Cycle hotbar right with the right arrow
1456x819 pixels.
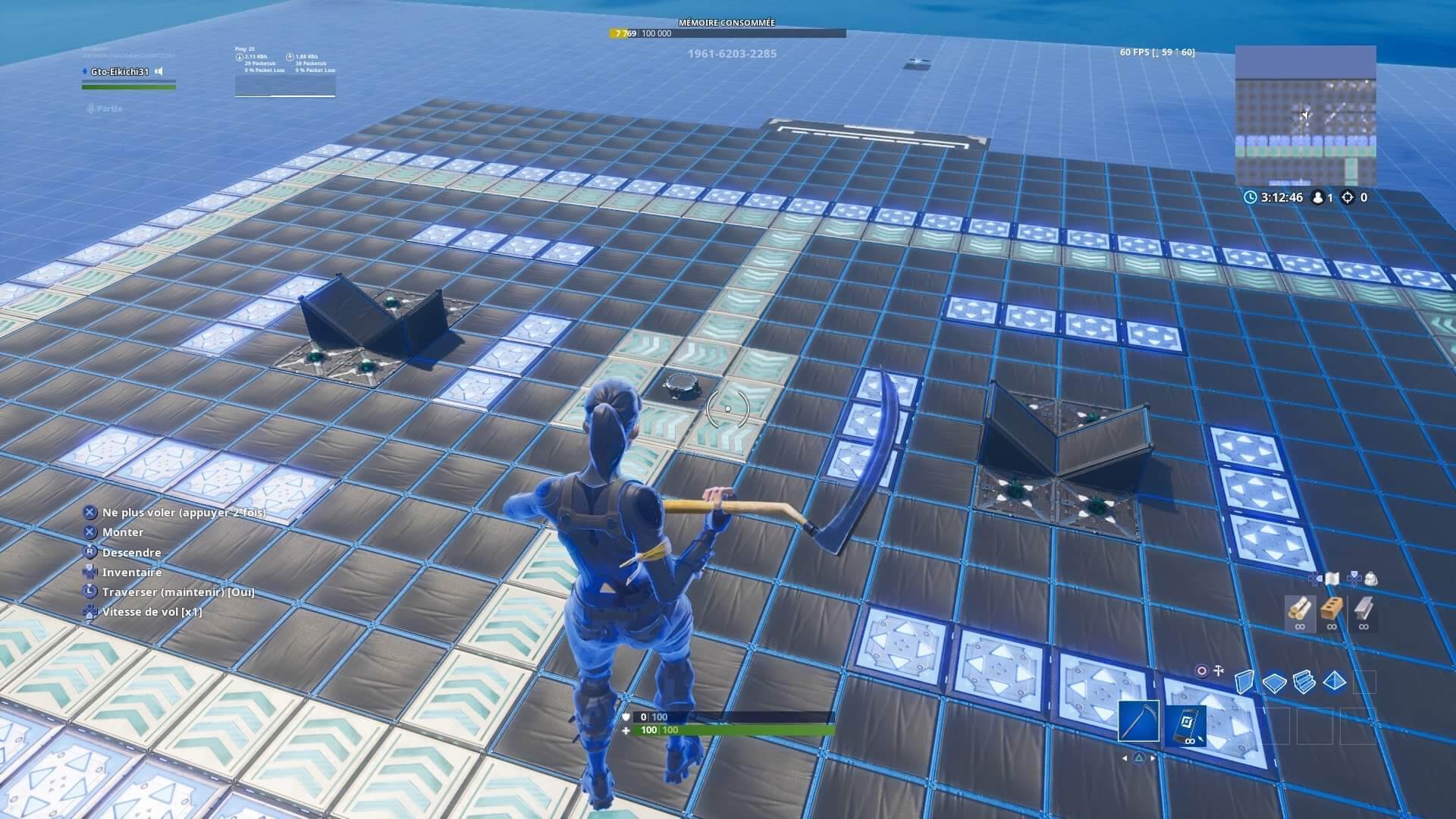(x=1153, y=757)
